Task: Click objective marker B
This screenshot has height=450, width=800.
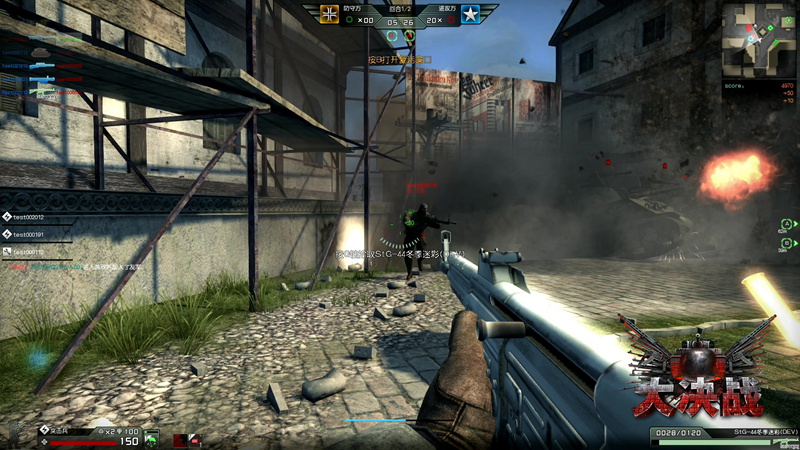Action: click(787, 243)
